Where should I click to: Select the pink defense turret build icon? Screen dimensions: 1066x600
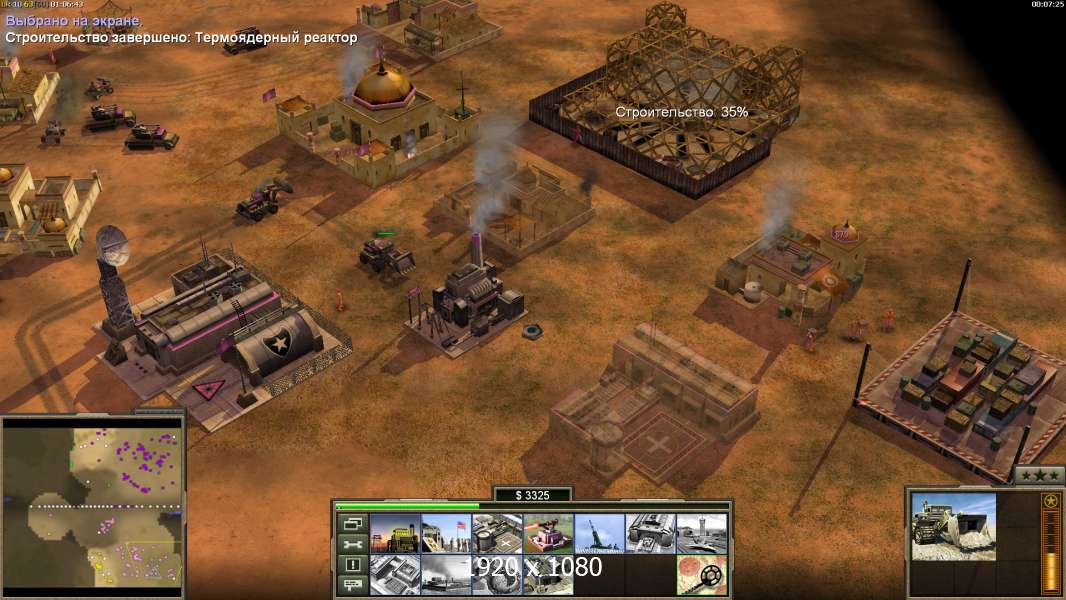click(548, 533)
